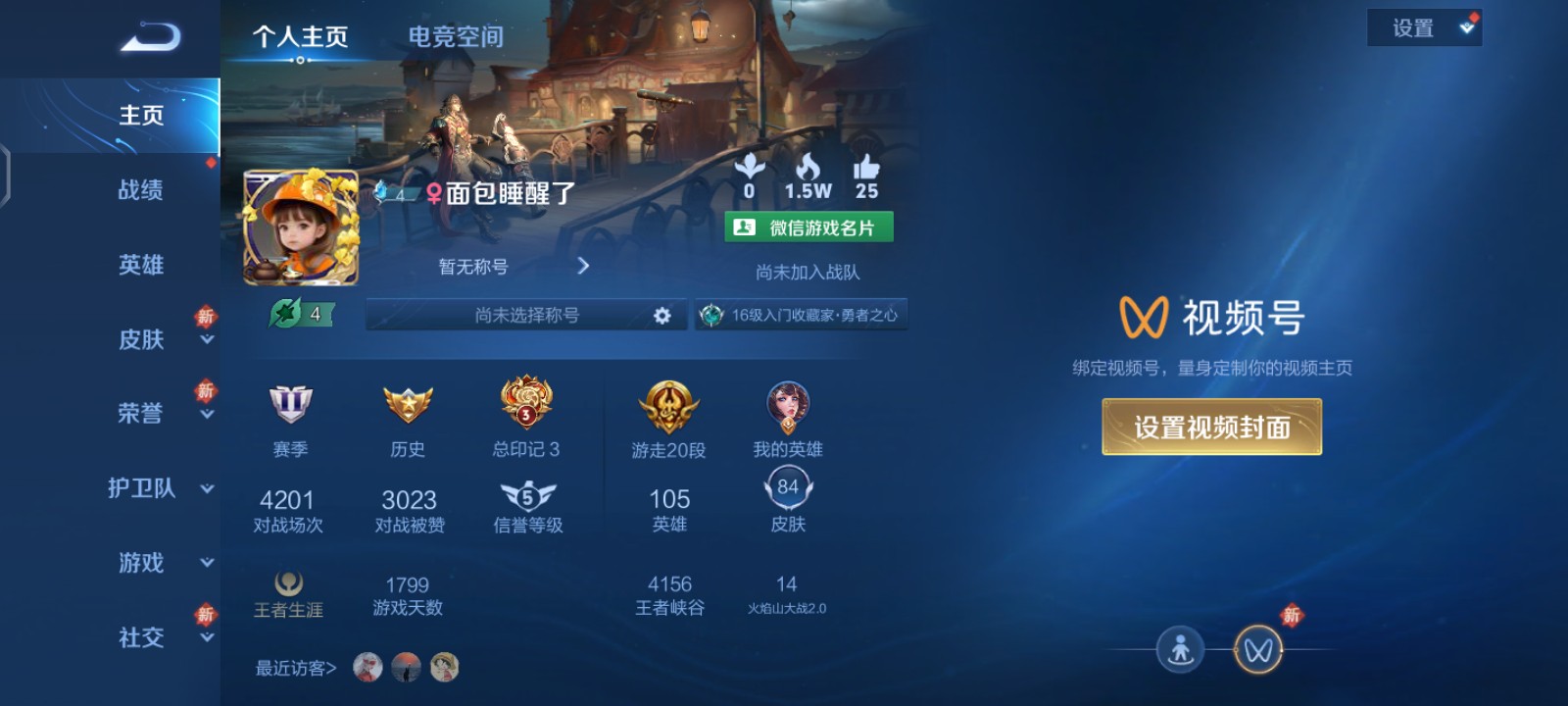View the 信誉等级 level 5 badge icon
Screen dimensions: 1568x706
(x=525, y=495)
